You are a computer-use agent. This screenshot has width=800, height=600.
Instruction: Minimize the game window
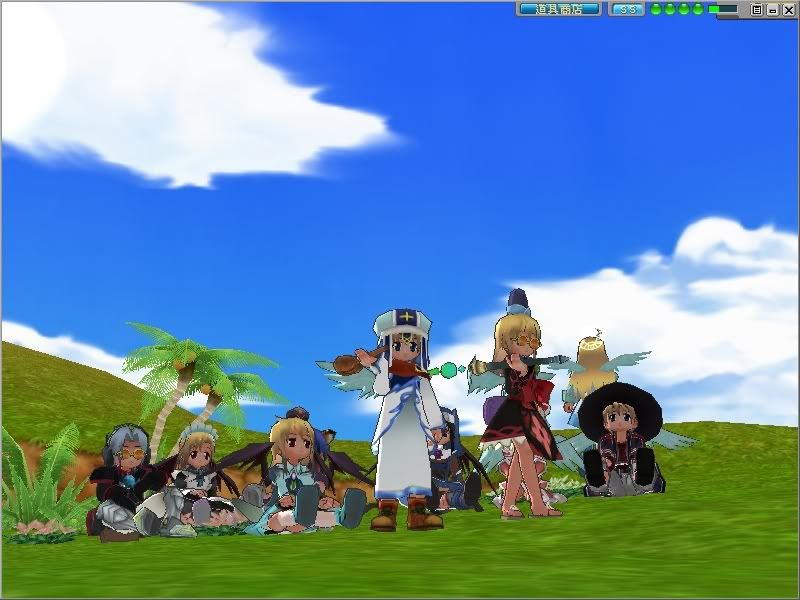point(772,9)
